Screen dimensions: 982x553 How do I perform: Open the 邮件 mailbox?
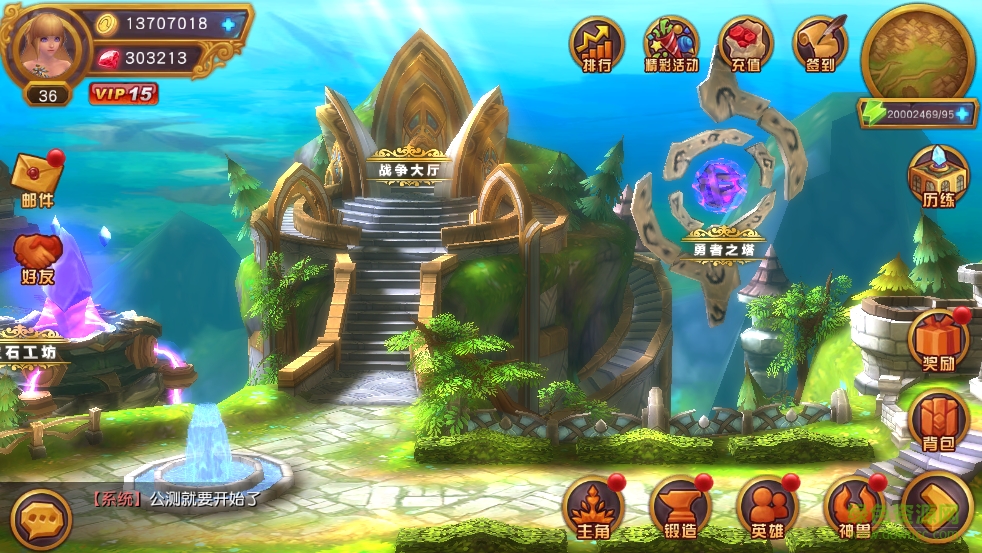(x=38, y=178)
